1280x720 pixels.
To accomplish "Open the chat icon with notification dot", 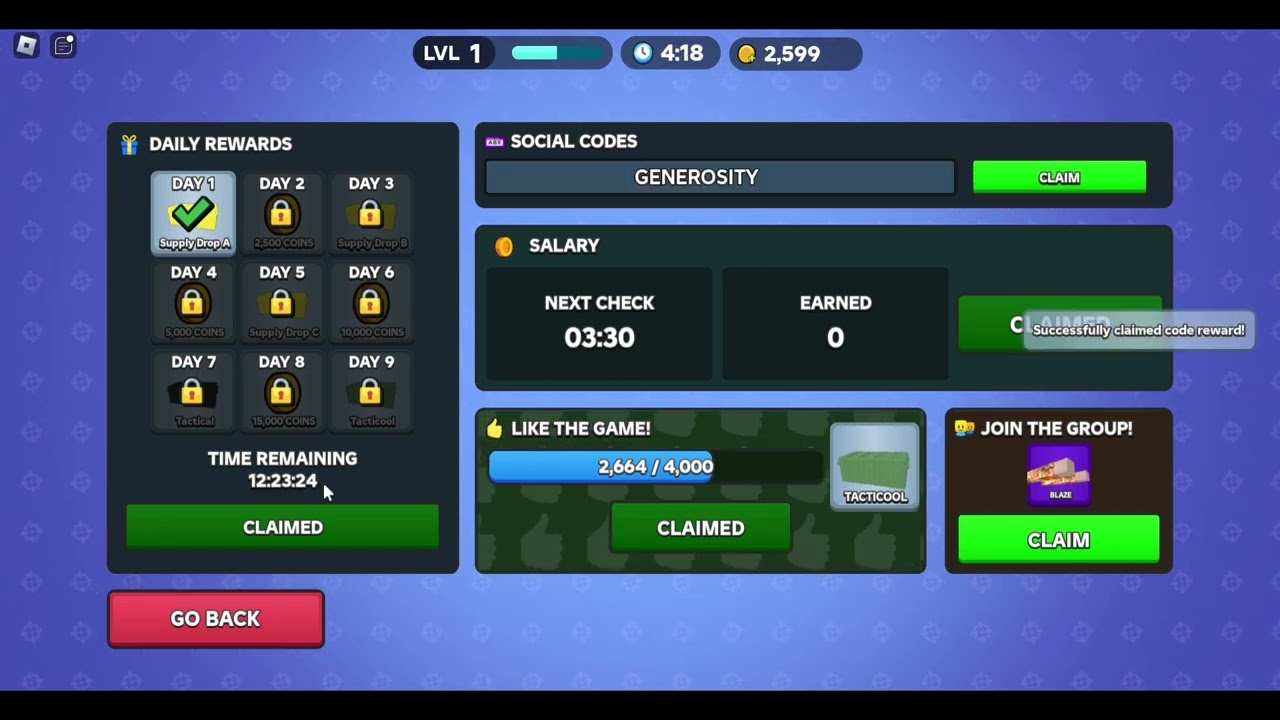I will pyautogui.click(x=63, y=45).
